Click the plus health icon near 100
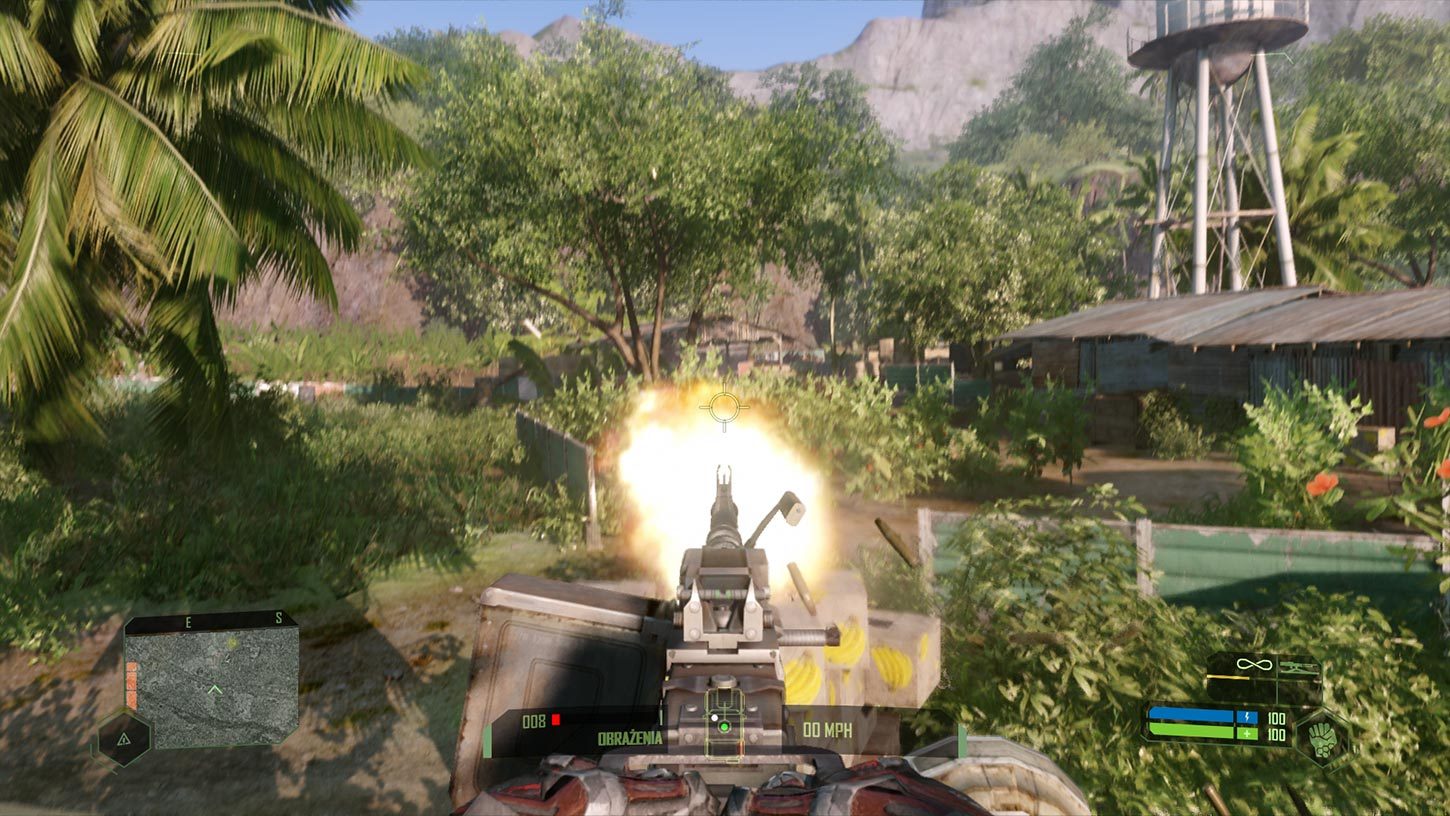The image size is (1450, 816). (x=1247, y=733)
